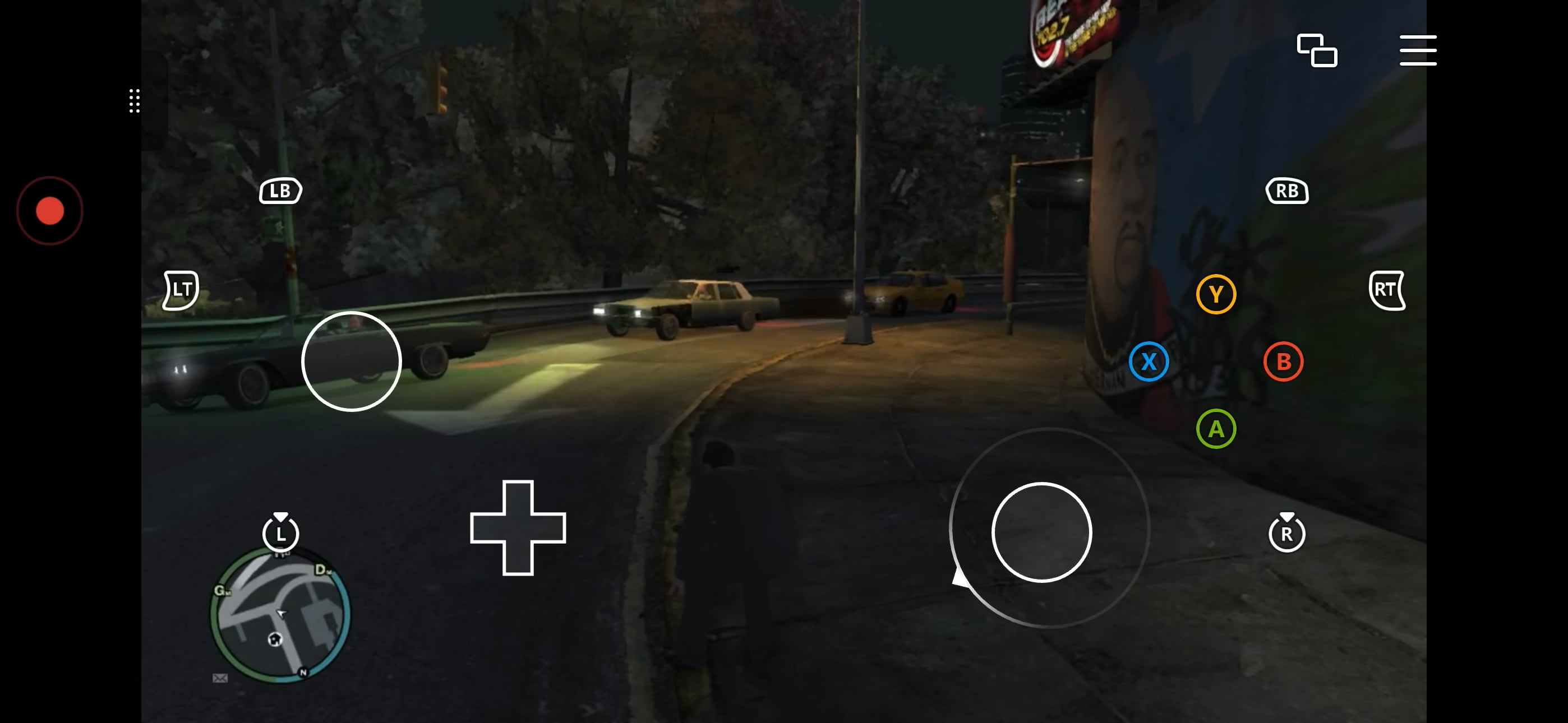The image size is (1568, 723).
Task: Open the hamburger menu overlay
Action: point(1418,50)
